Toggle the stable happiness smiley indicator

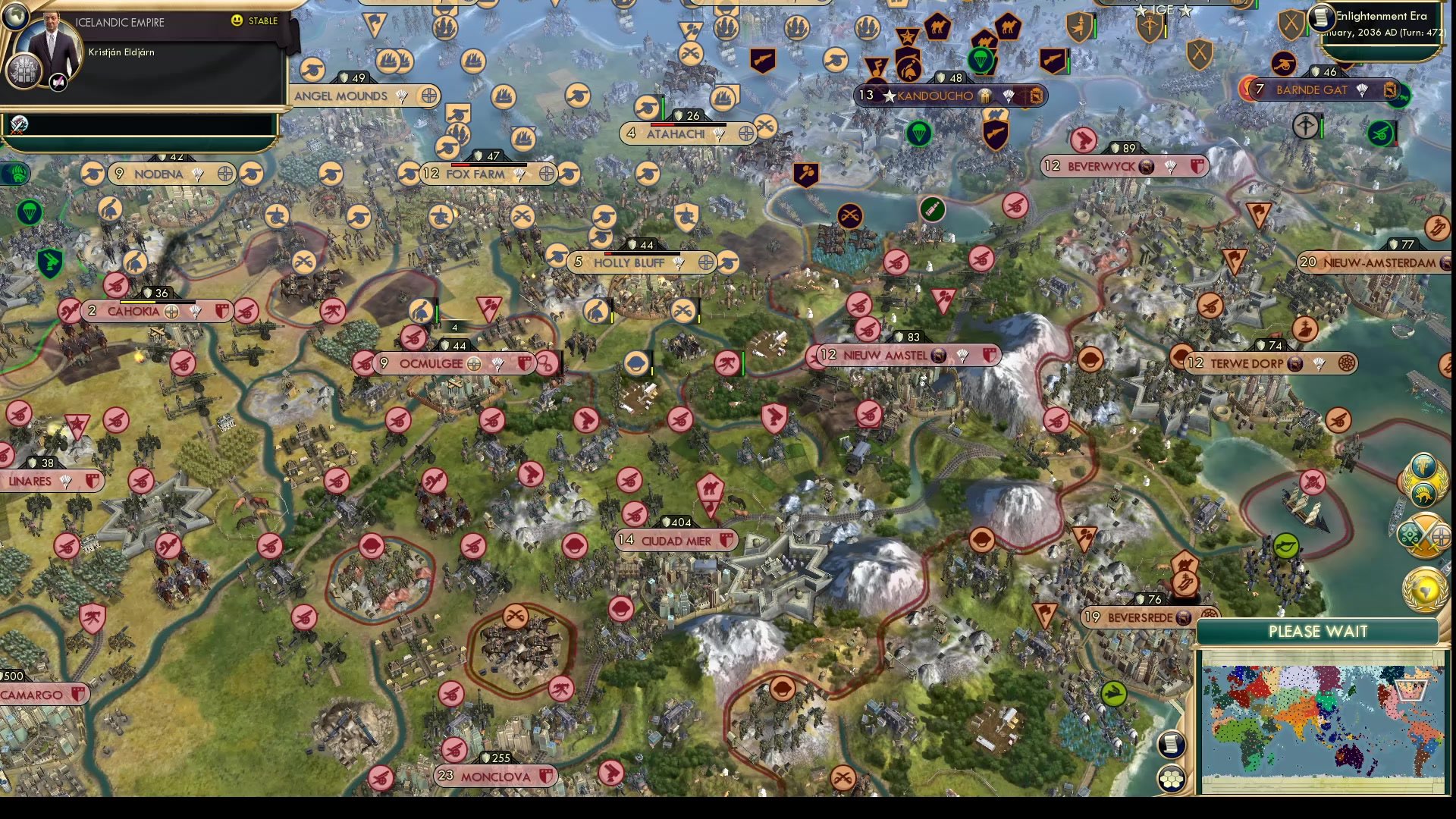[x=237, y=20]
